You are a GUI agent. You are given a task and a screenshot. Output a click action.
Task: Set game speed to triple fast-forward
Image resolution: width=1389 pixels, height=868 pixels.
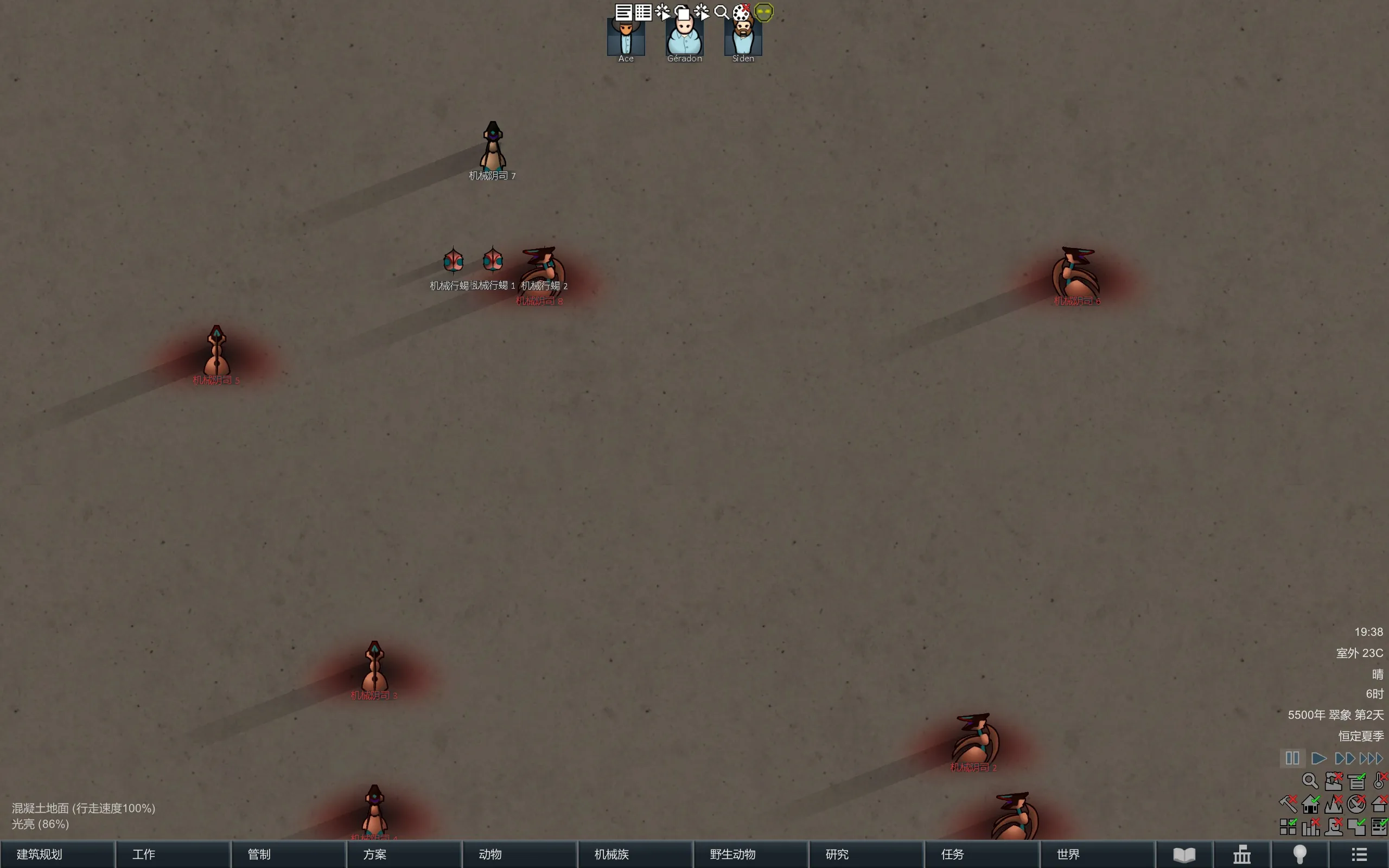[1371, 758]
